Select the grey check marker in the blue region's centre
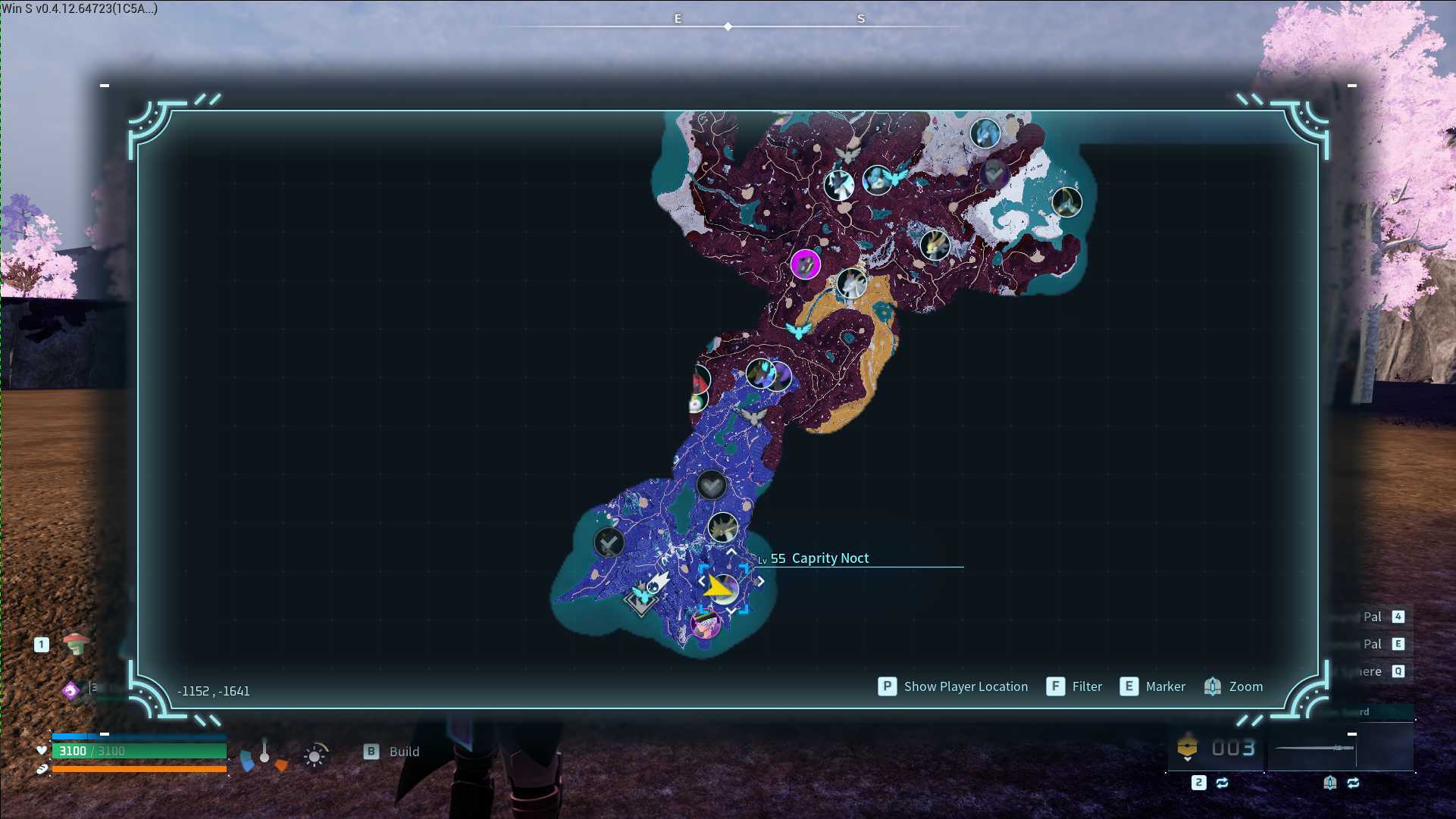Viewport: 1456px width, 819px height. [x=711, y=485]
